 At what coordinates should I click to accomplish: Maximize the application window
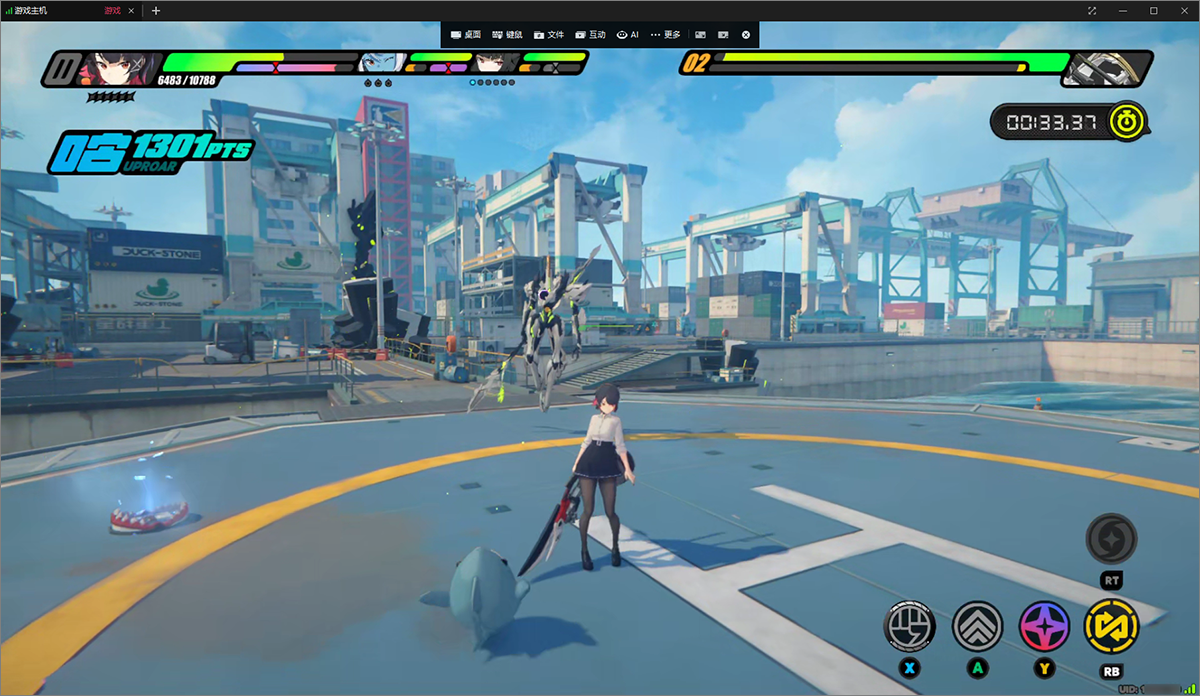[x=1153, y=11]
